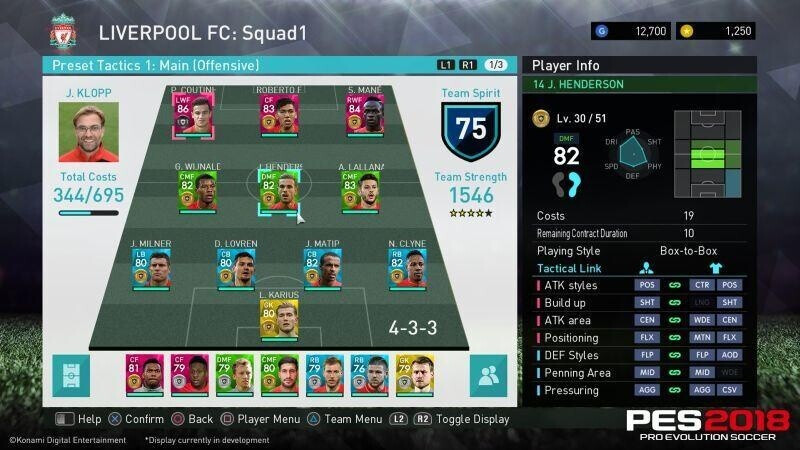Open the formation pitch icon button
Screen dimensions: 800x450
[x=73, y=376]
